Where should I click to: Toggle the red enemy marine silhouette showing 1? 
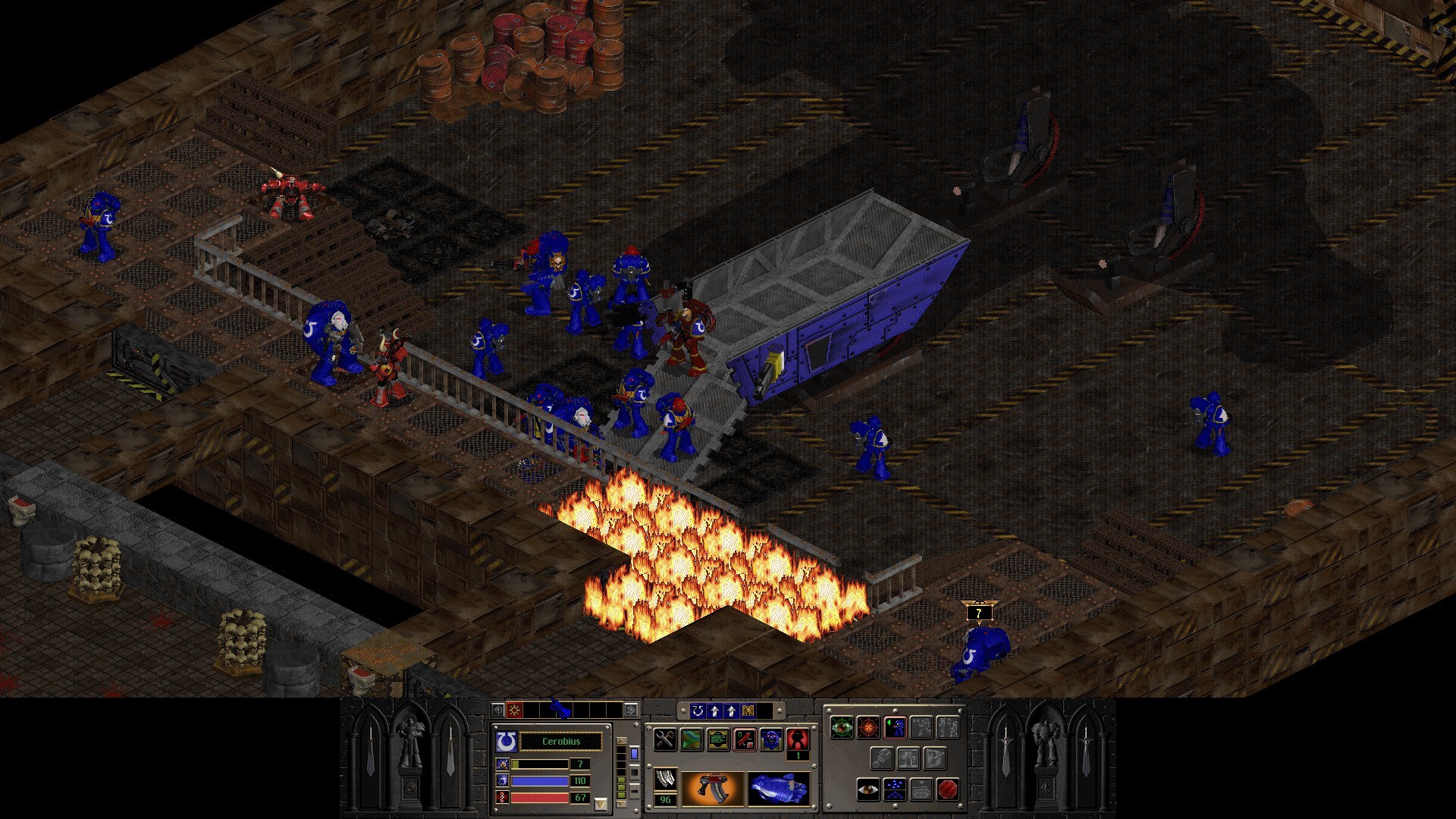pyautogui.click(x=797, y=738)
